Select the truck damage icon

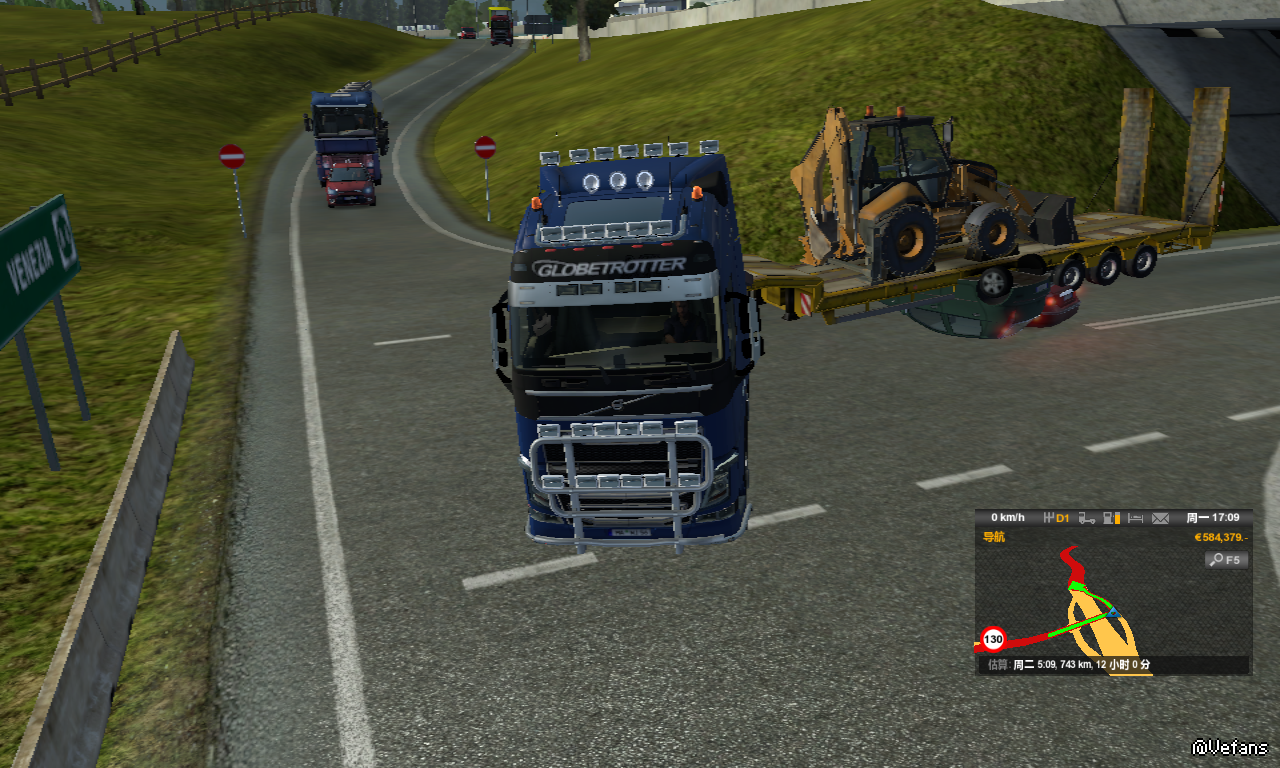point(1086,518)
